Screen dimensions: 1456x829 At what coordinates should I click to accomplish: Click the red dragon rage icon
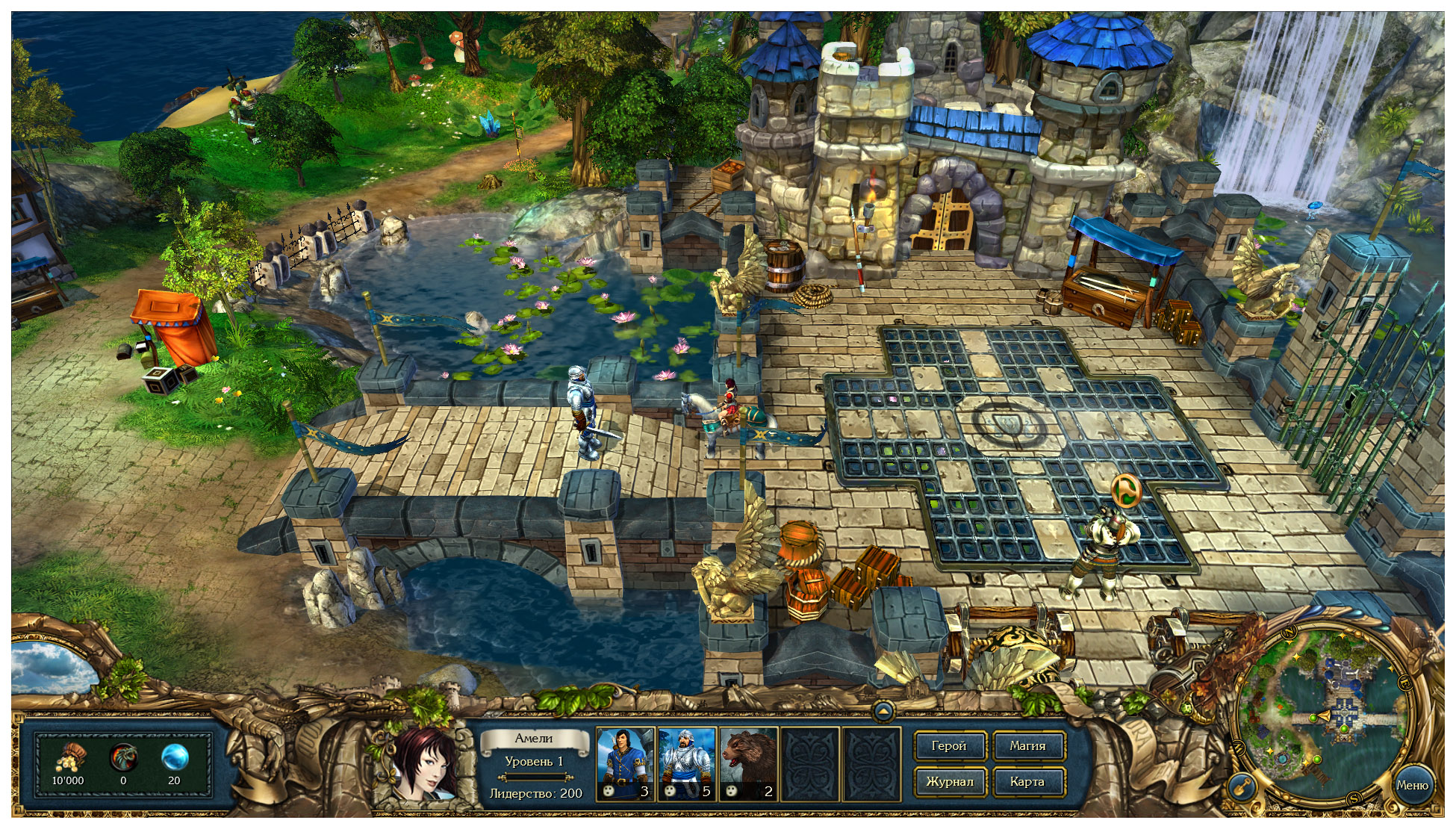click(x=122, y=758)
